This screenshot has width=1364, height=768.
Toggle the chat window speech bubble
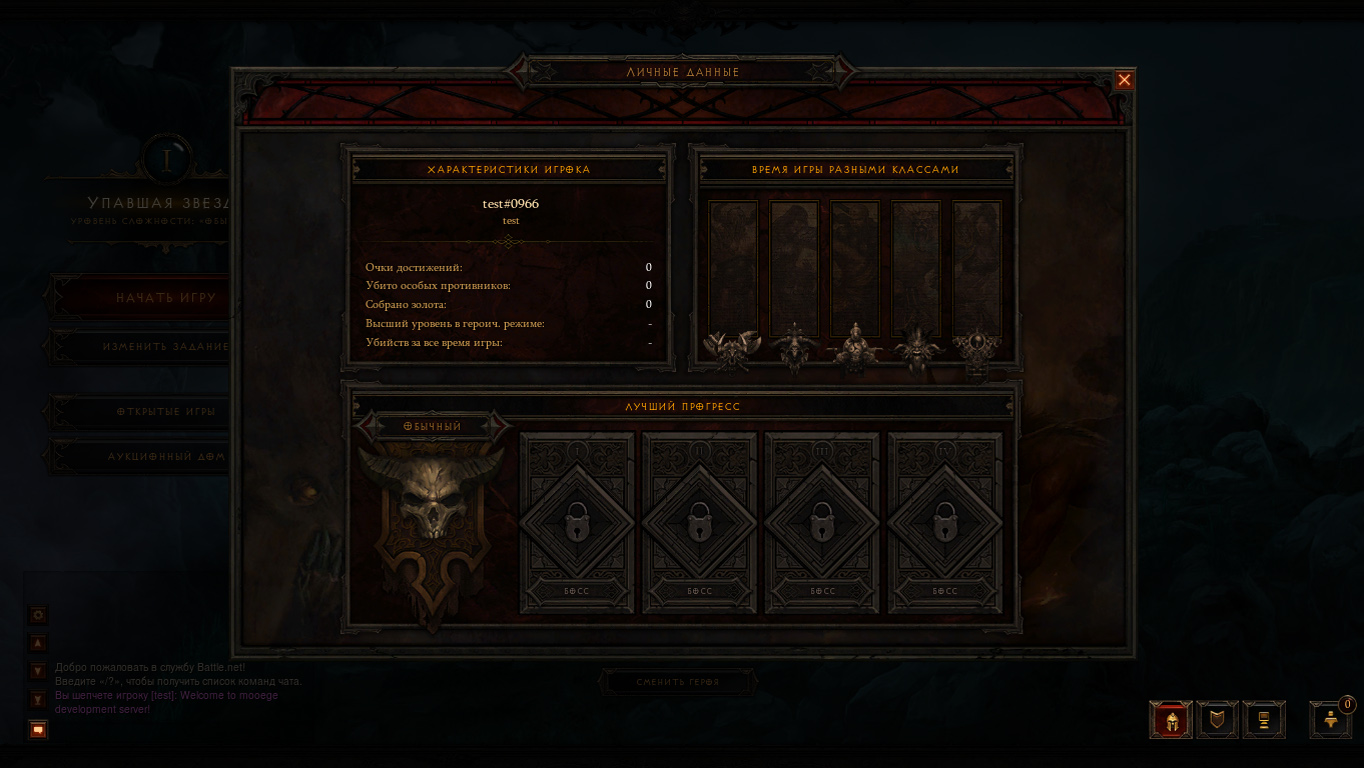tap(38, 730)
